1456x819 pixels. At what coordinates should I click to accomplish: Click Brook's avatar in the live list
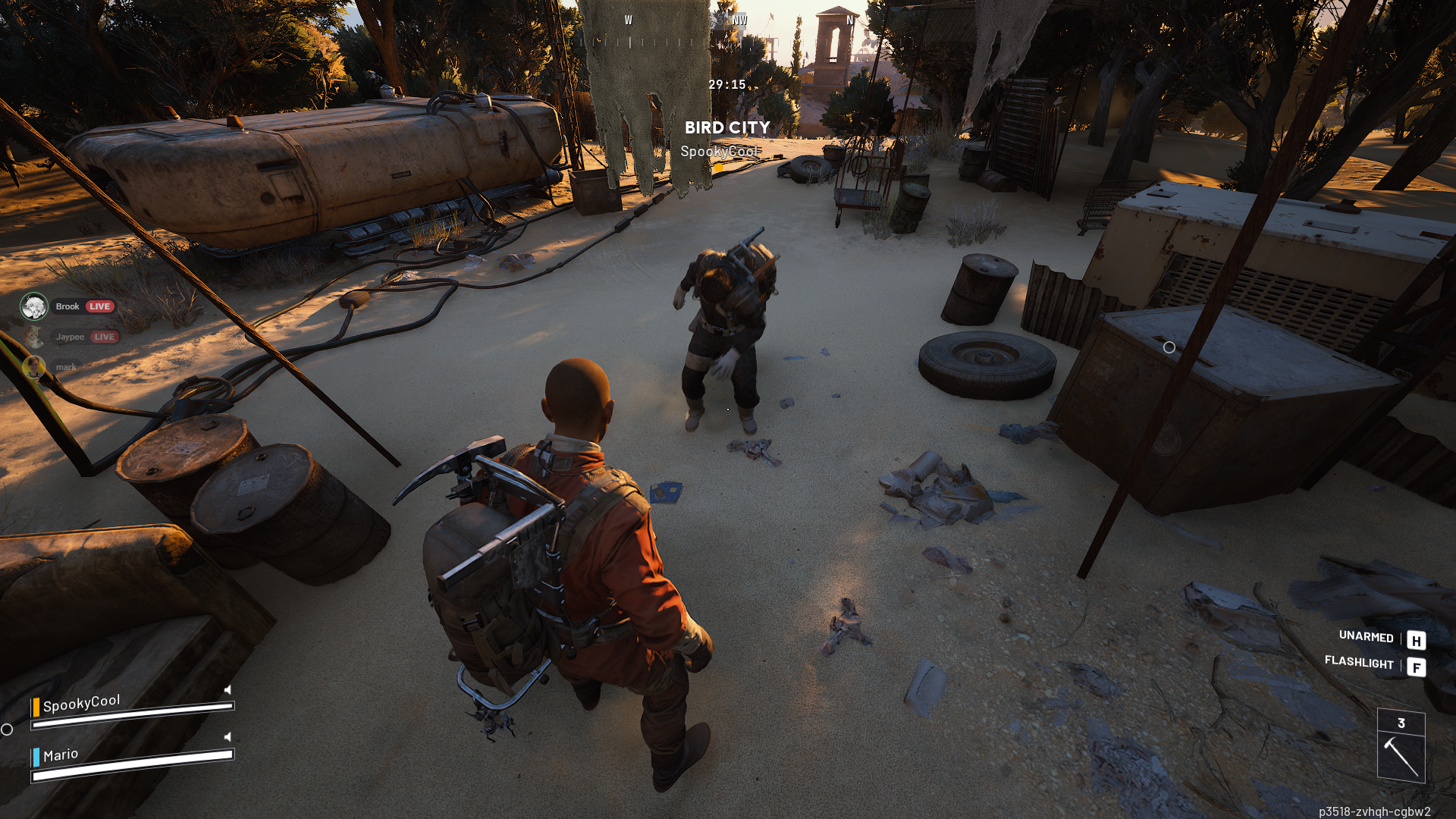pyautogui.click(x=34, y=306)
